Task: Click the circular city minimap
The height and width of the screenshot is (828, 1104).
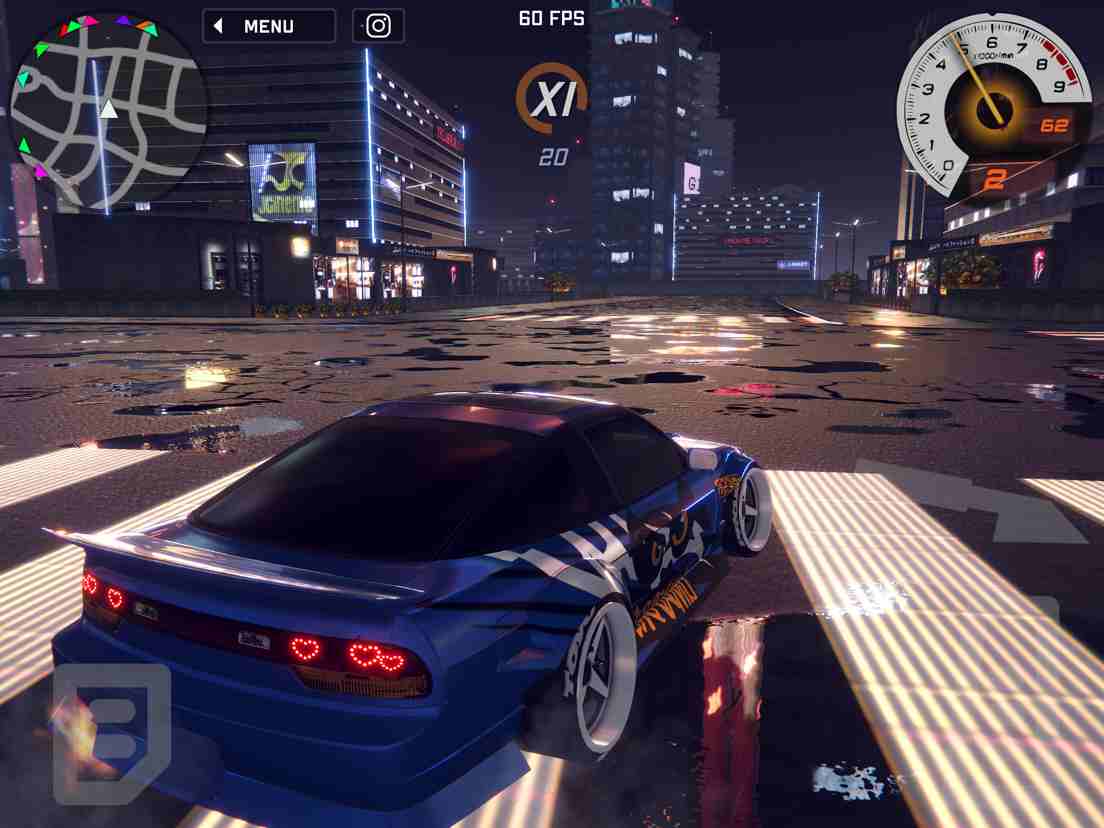Action: 107,110
